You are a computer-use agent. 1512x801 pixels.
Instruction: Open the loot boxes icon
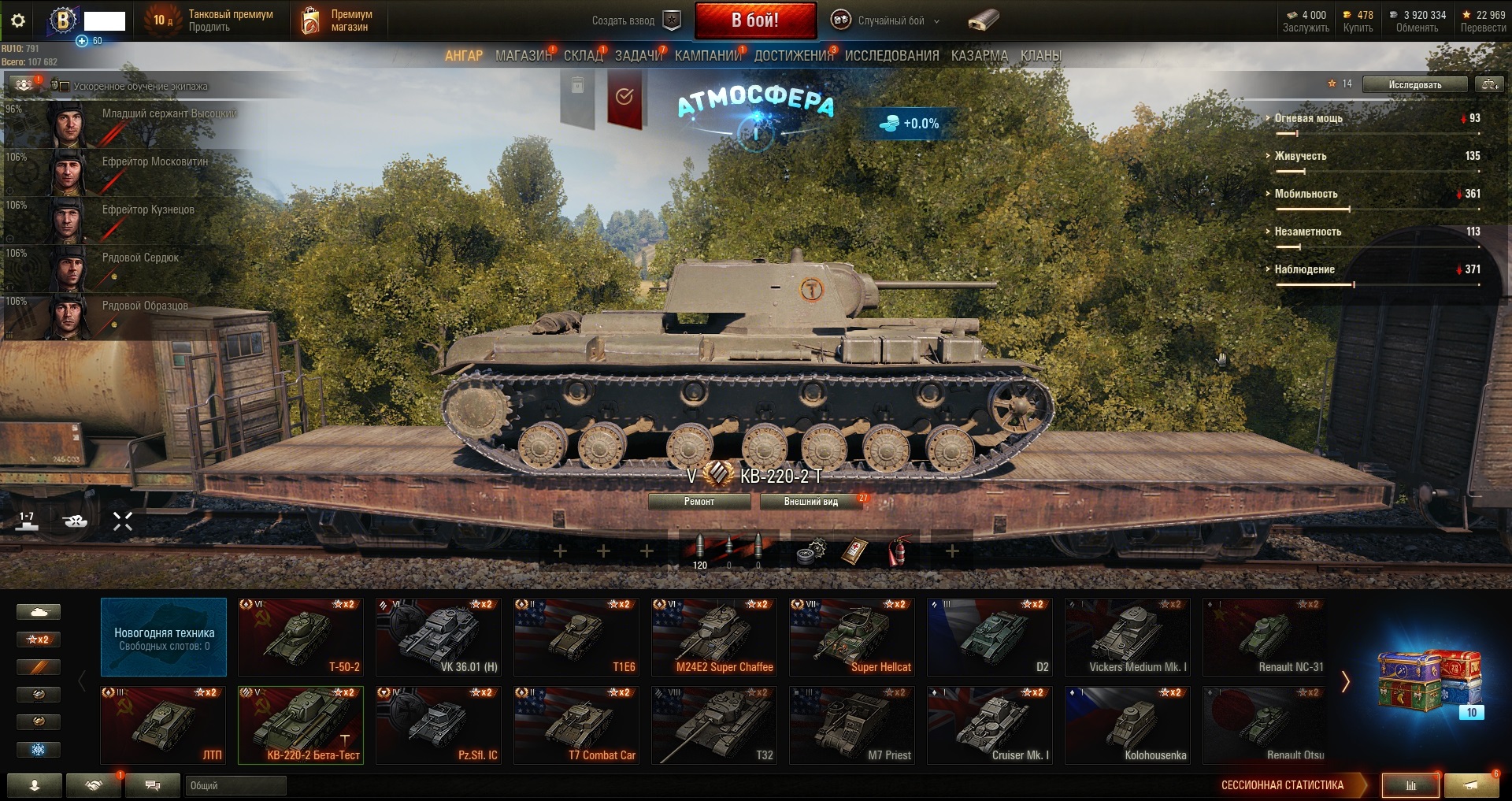coord(1429,681)
